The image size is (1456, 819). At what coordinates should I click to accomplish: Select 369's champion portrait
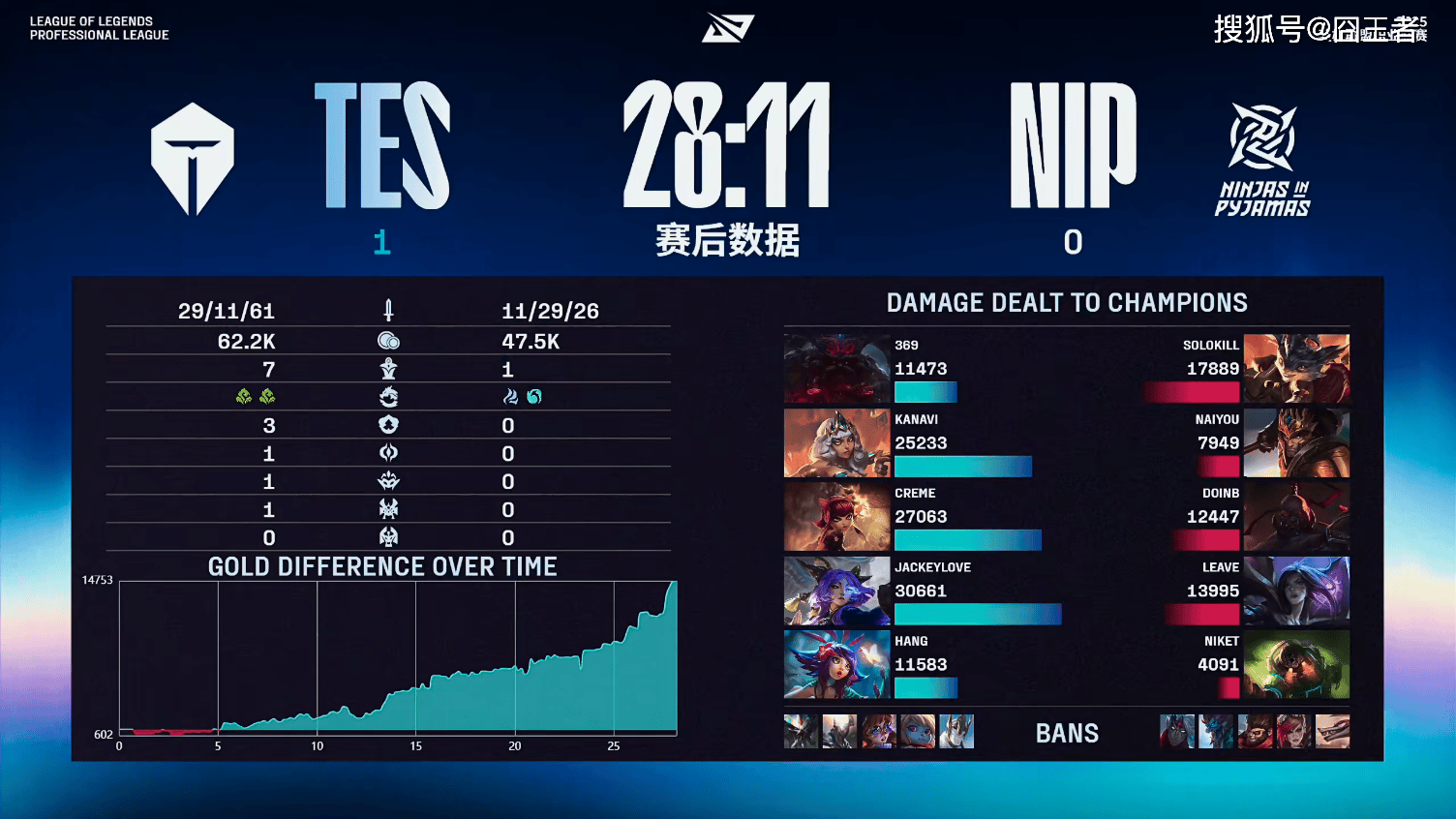[x=836, y=369]
